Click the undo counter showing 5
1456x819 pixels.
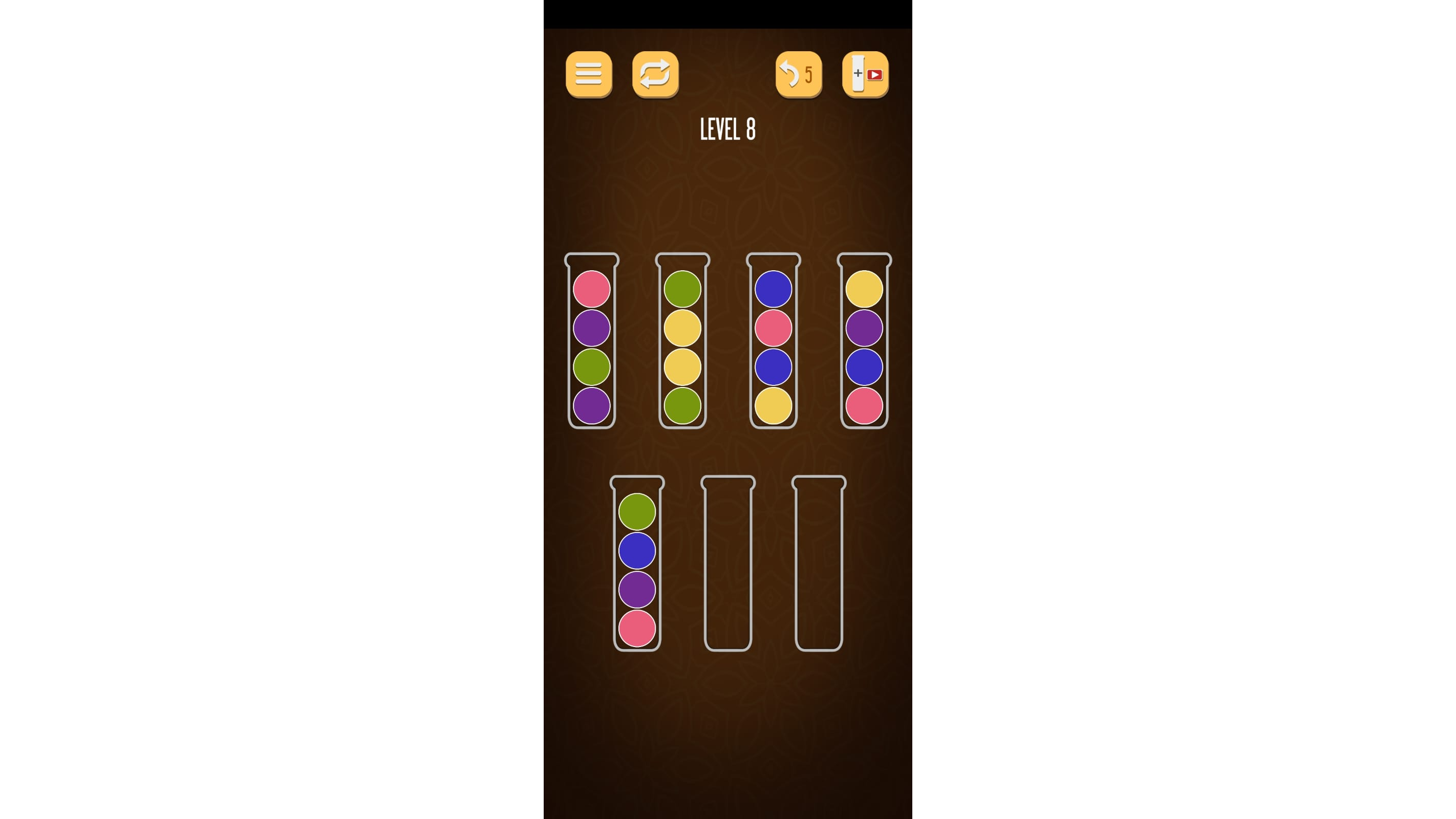pyautogui.click(x=809, y=74)
